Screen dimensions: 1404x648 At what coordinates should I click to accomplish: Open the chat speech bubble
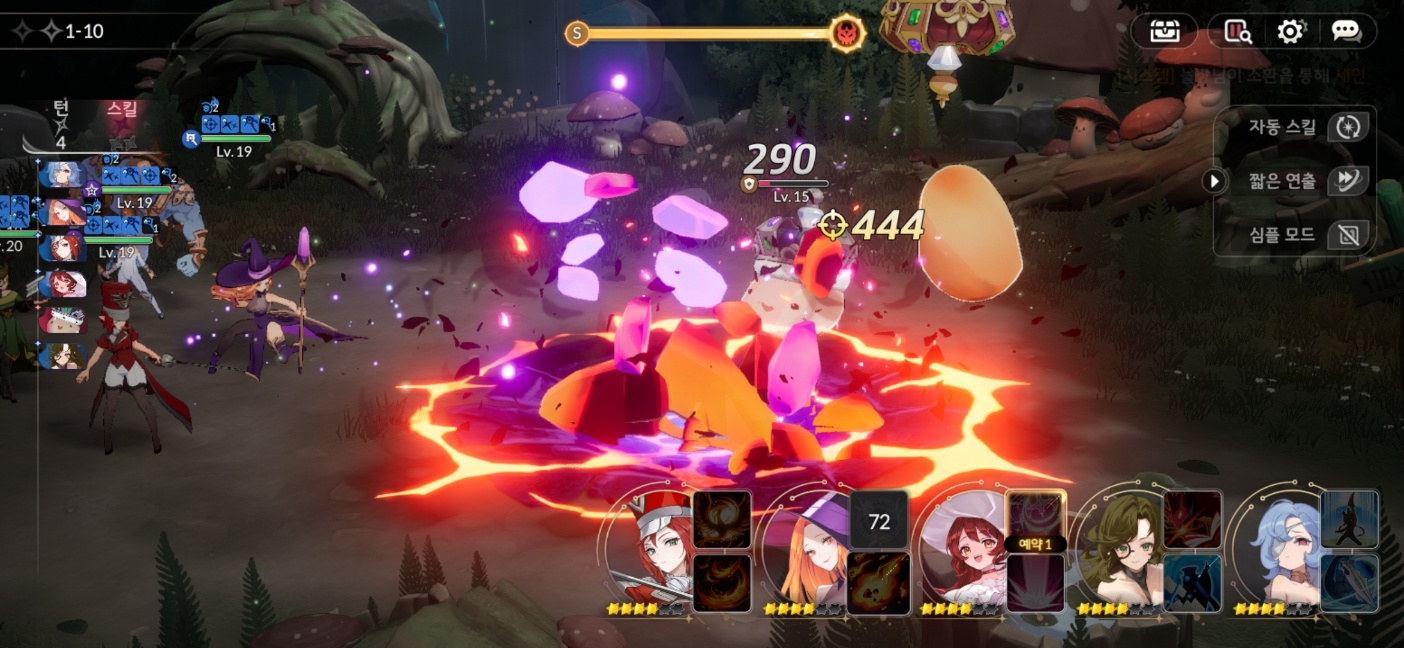pyautogui.click(x=1346, y=31)
